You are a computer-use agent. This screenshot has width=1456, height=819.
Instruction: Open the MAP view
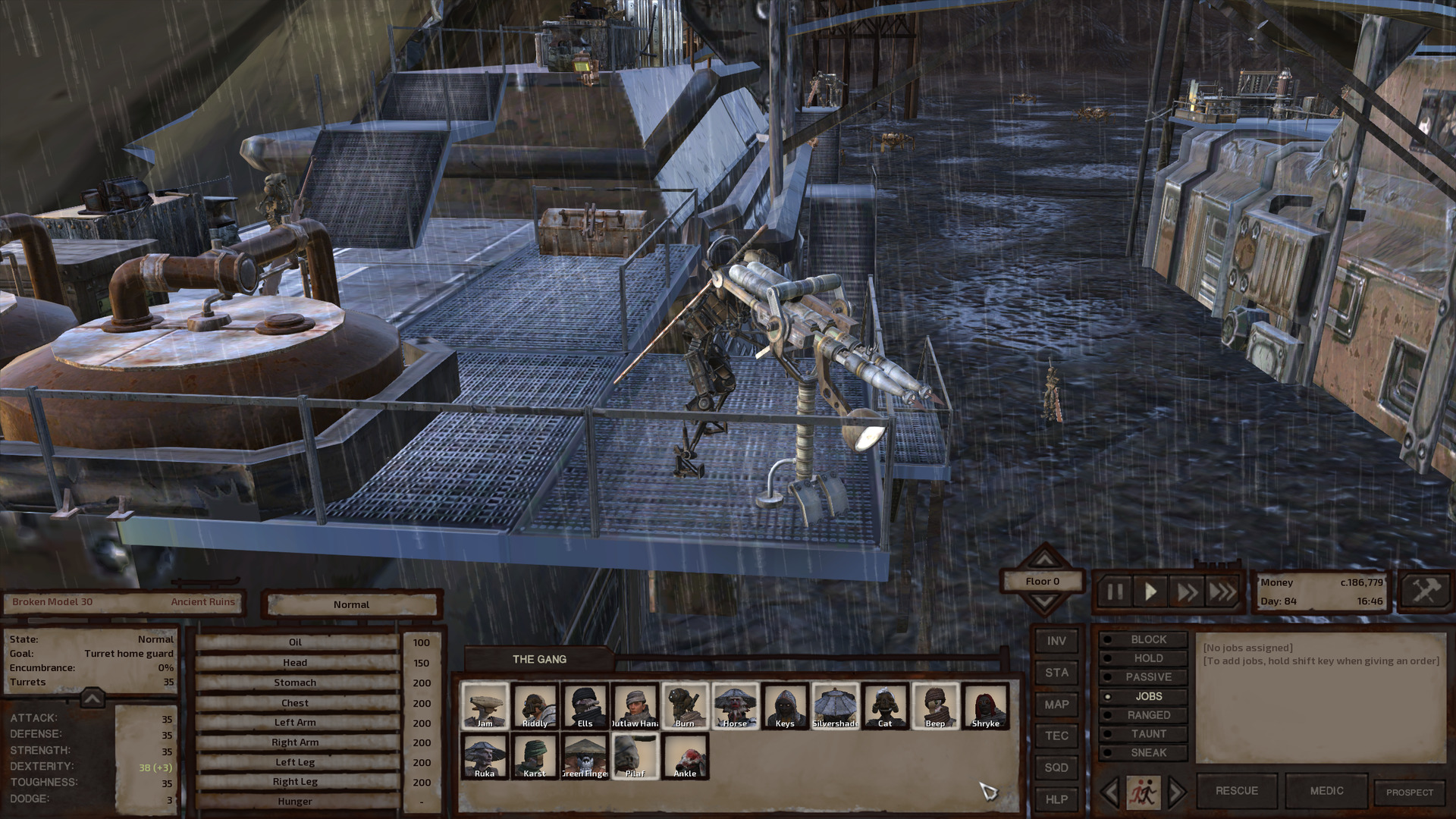click(x=1056, y=704)
